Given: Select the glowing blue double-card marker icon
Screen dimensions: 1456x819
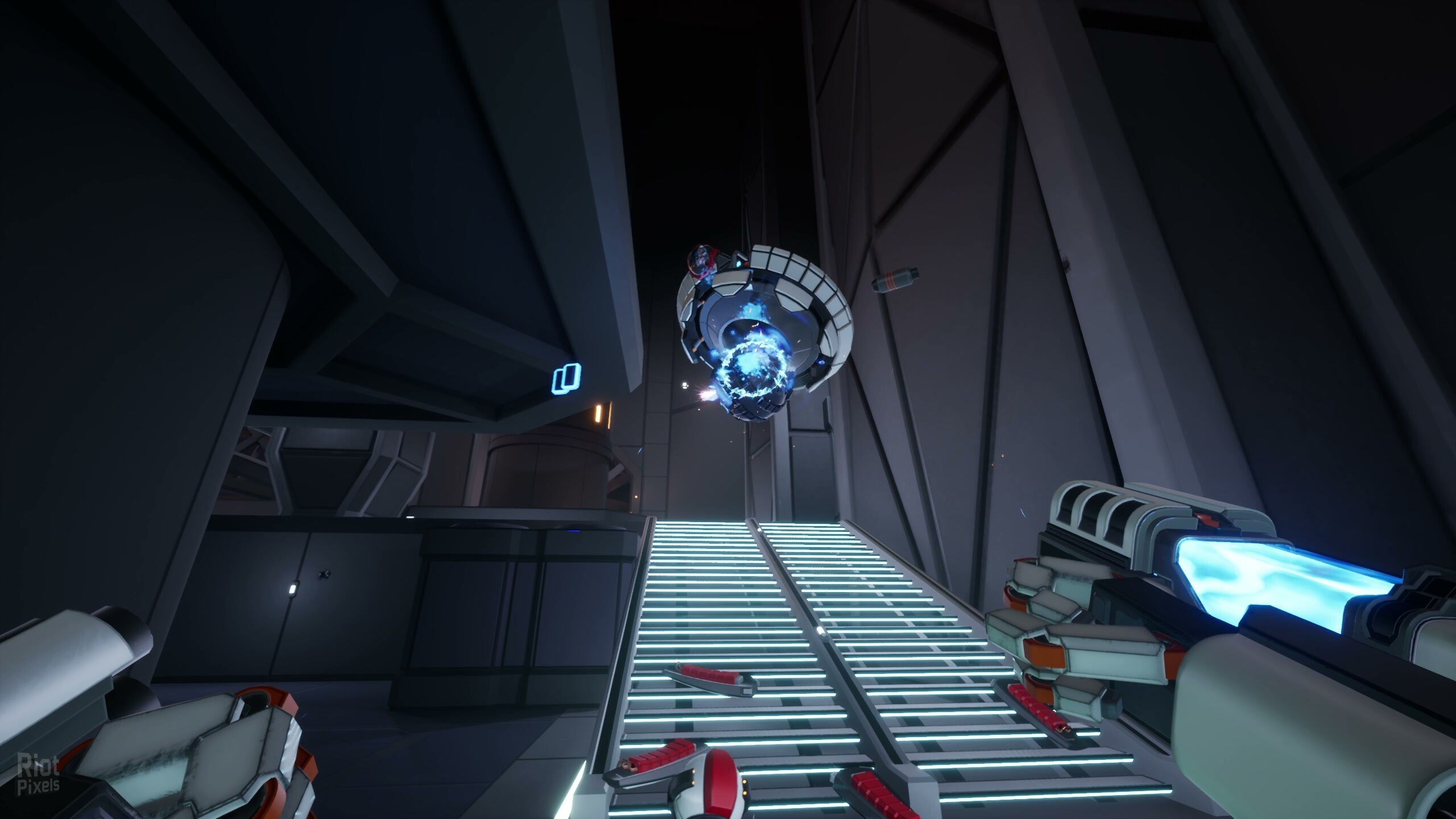Looking at the screenshot, I should (567, 379).
